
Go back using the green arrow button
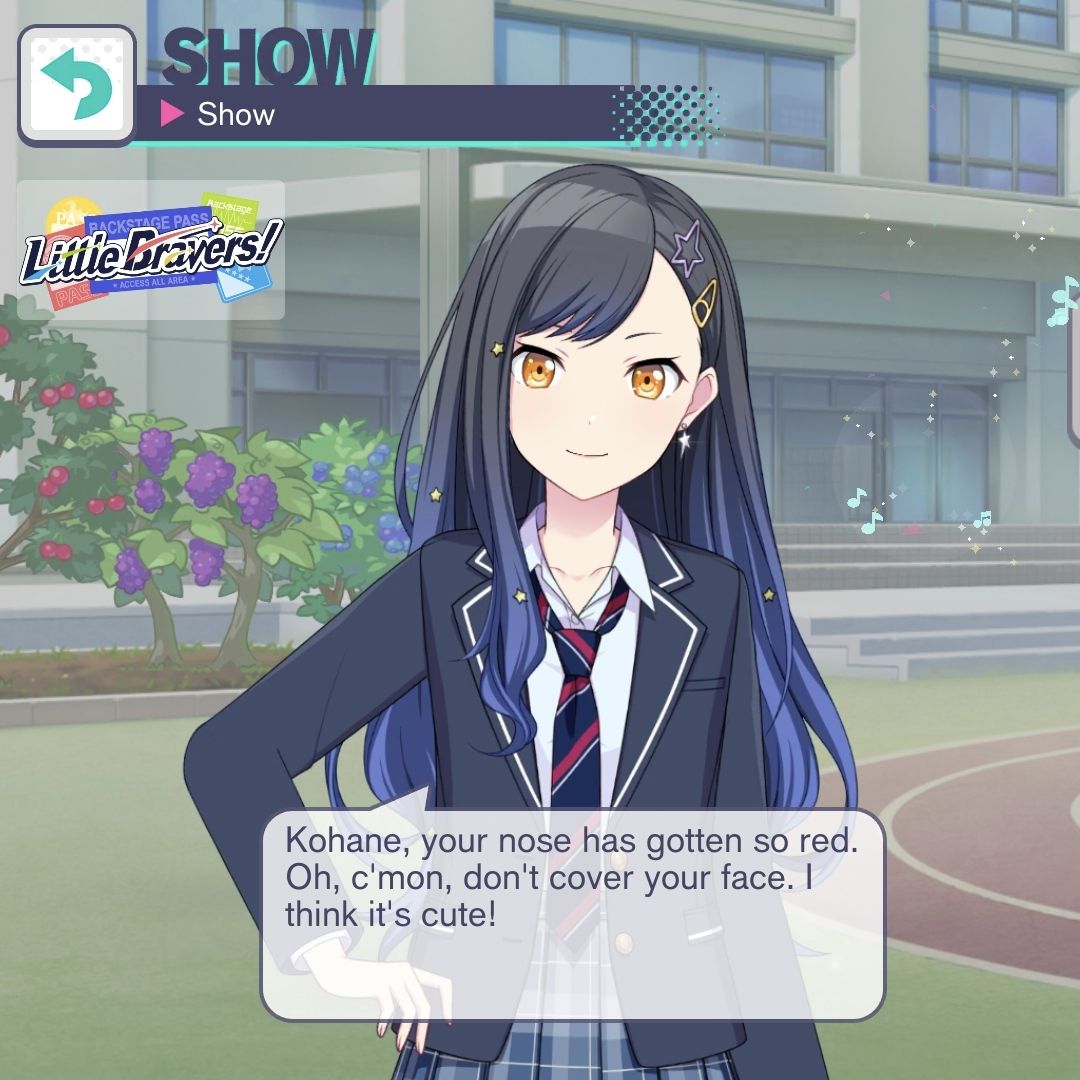(x=76, y=85)
